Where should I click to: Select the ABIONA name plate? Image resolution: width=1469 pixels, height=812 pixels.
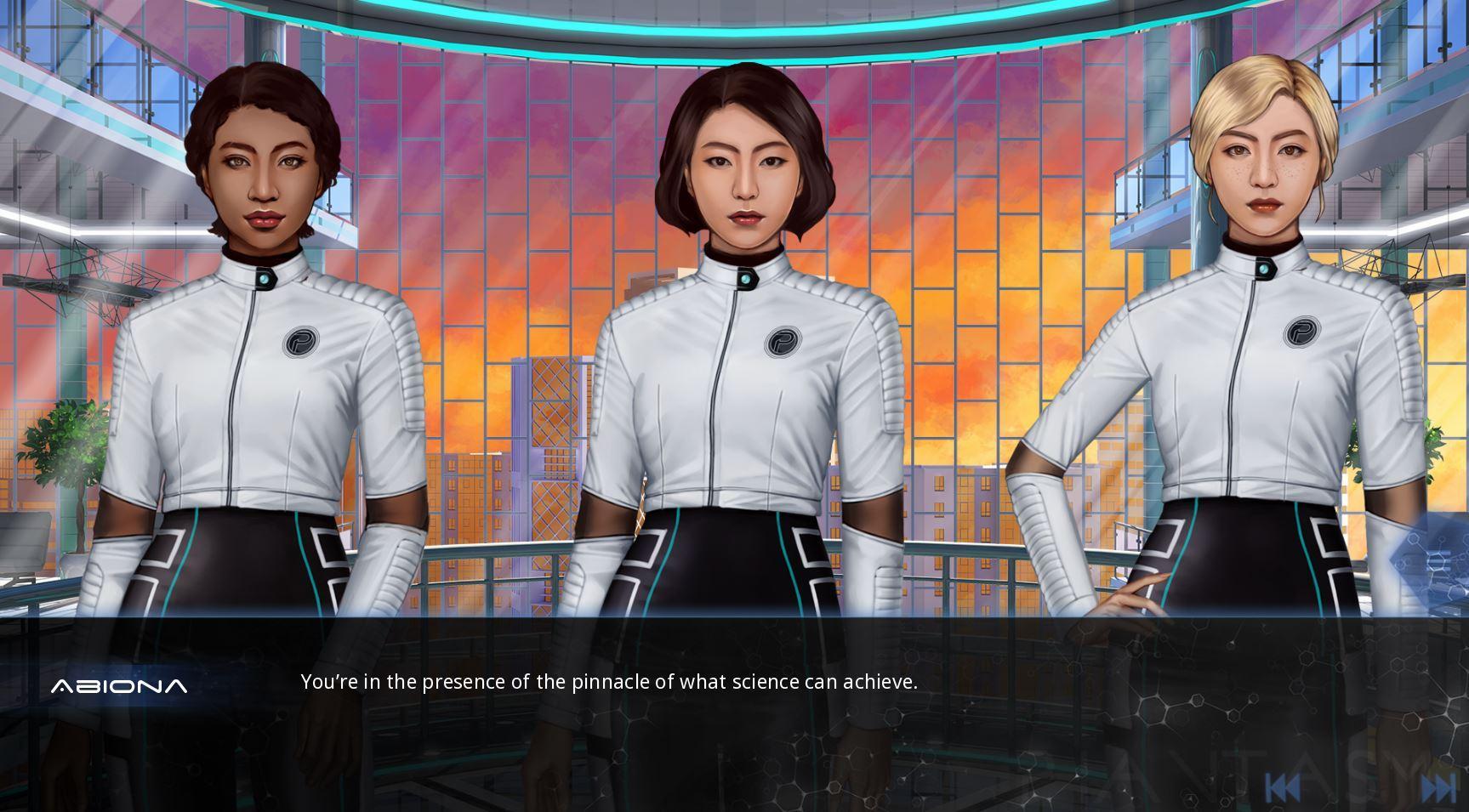(119, 685)
